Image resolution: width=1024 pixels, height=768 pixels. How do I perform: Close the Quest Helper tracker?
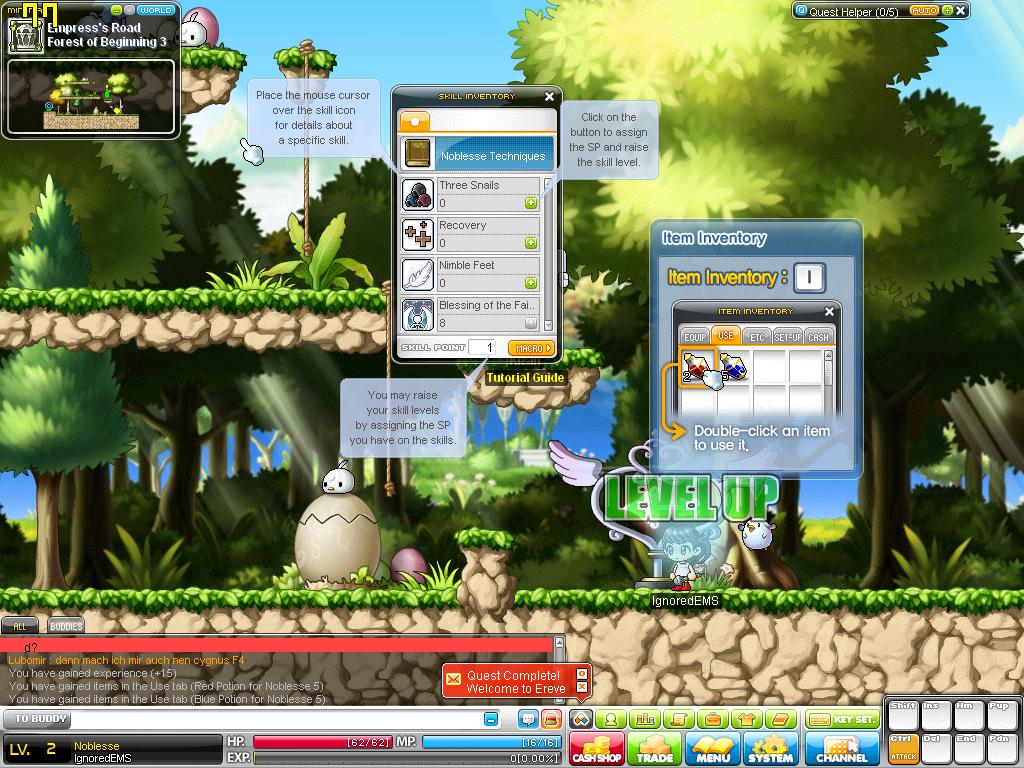point(961,11)
